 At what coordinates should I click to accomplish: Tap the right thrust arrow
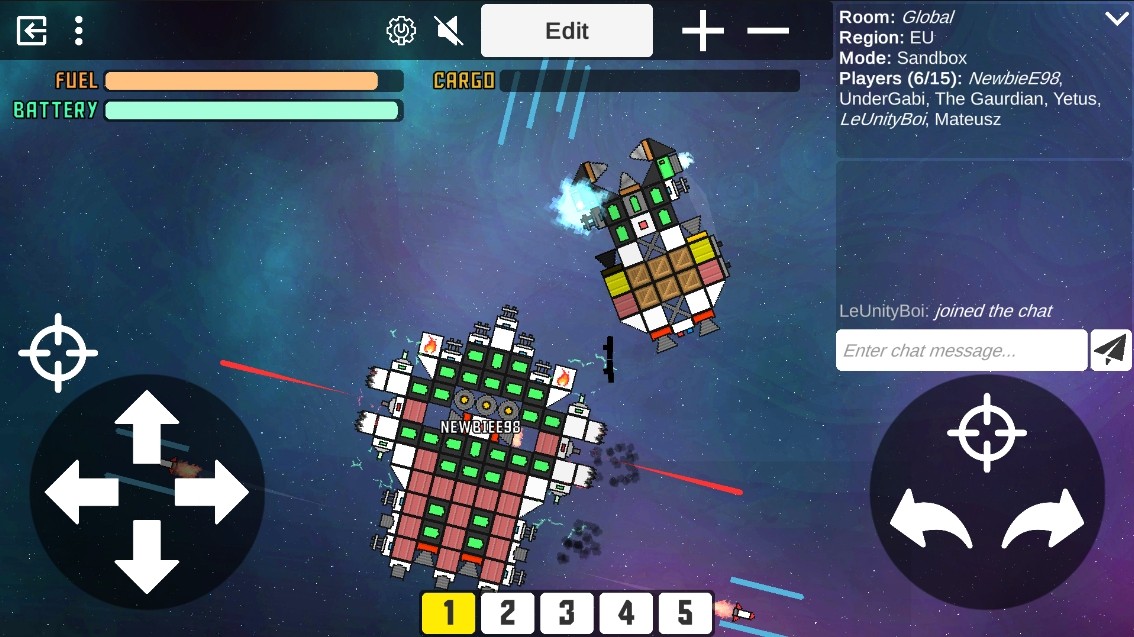click(x=212, y=492)
